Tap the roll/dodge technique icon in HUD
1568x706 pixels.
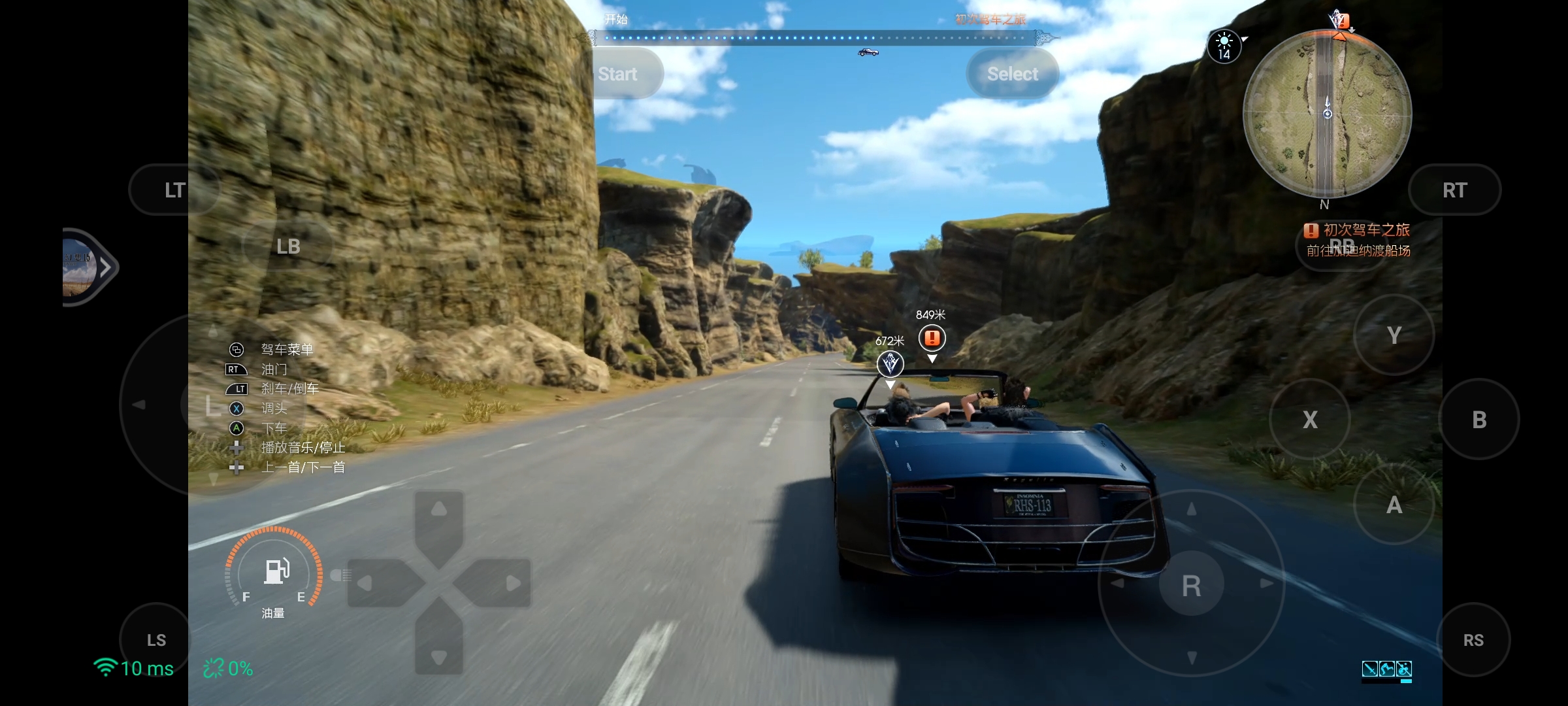[1387, 669]
